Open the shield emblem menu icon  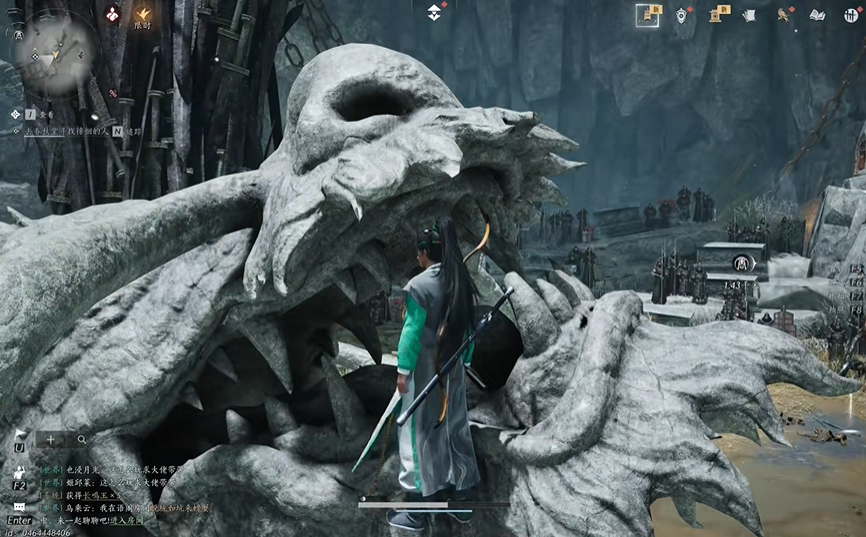[683, 14]
